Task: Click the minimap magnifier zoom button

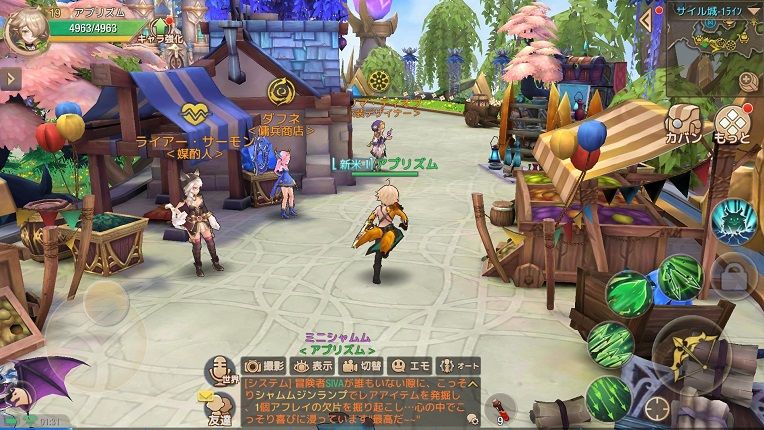Action: pos(748,81)
